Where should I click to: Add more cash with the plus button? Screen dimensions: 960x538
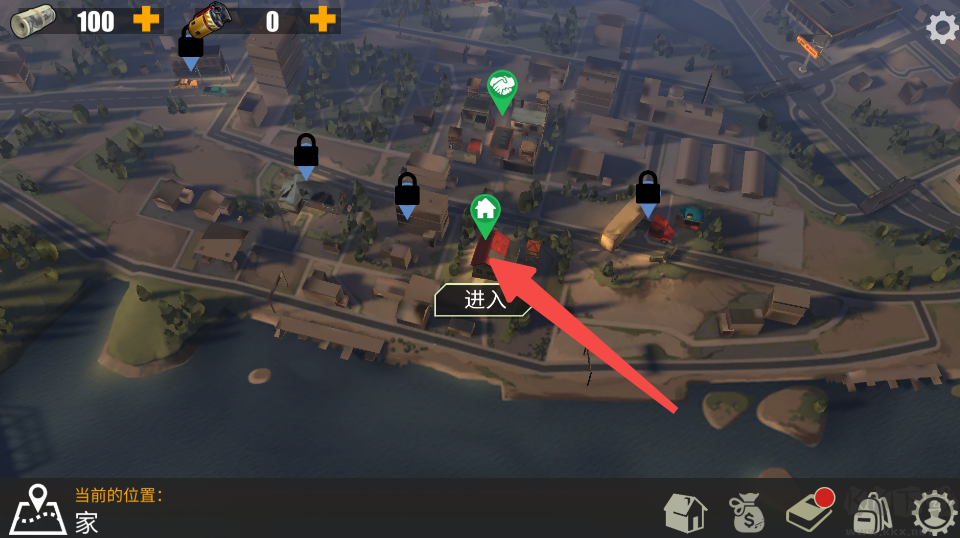(146, 19)
